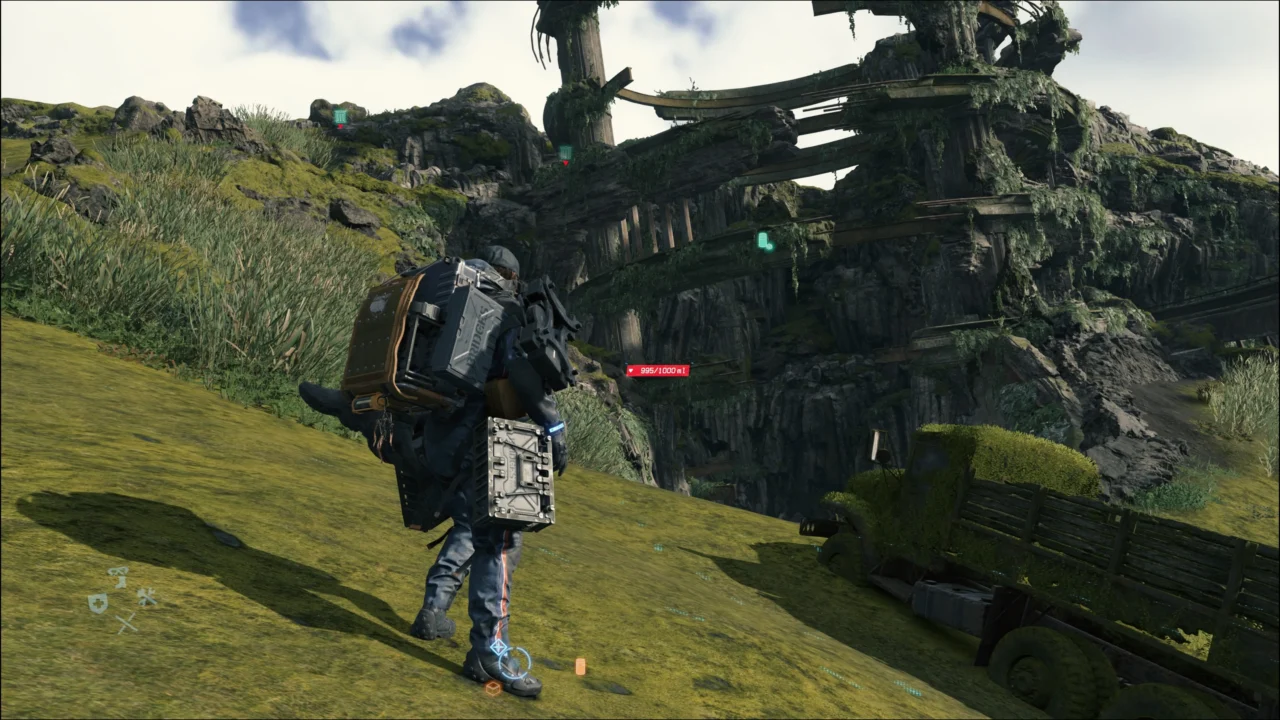Image resolution: width=1280 pixels, height=720 pixels.
Task: Choose the wrench and hammer tools icon
Action: tap(147, 597)
